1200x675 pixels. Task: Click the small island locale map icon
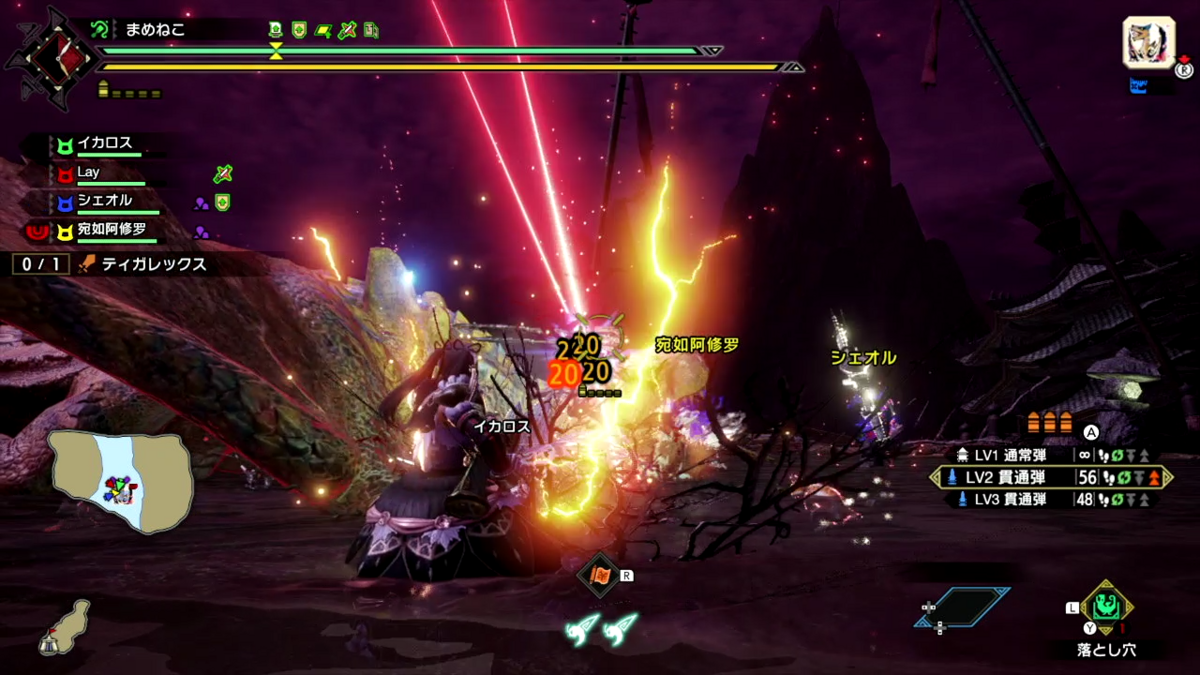tap(63, 625)
